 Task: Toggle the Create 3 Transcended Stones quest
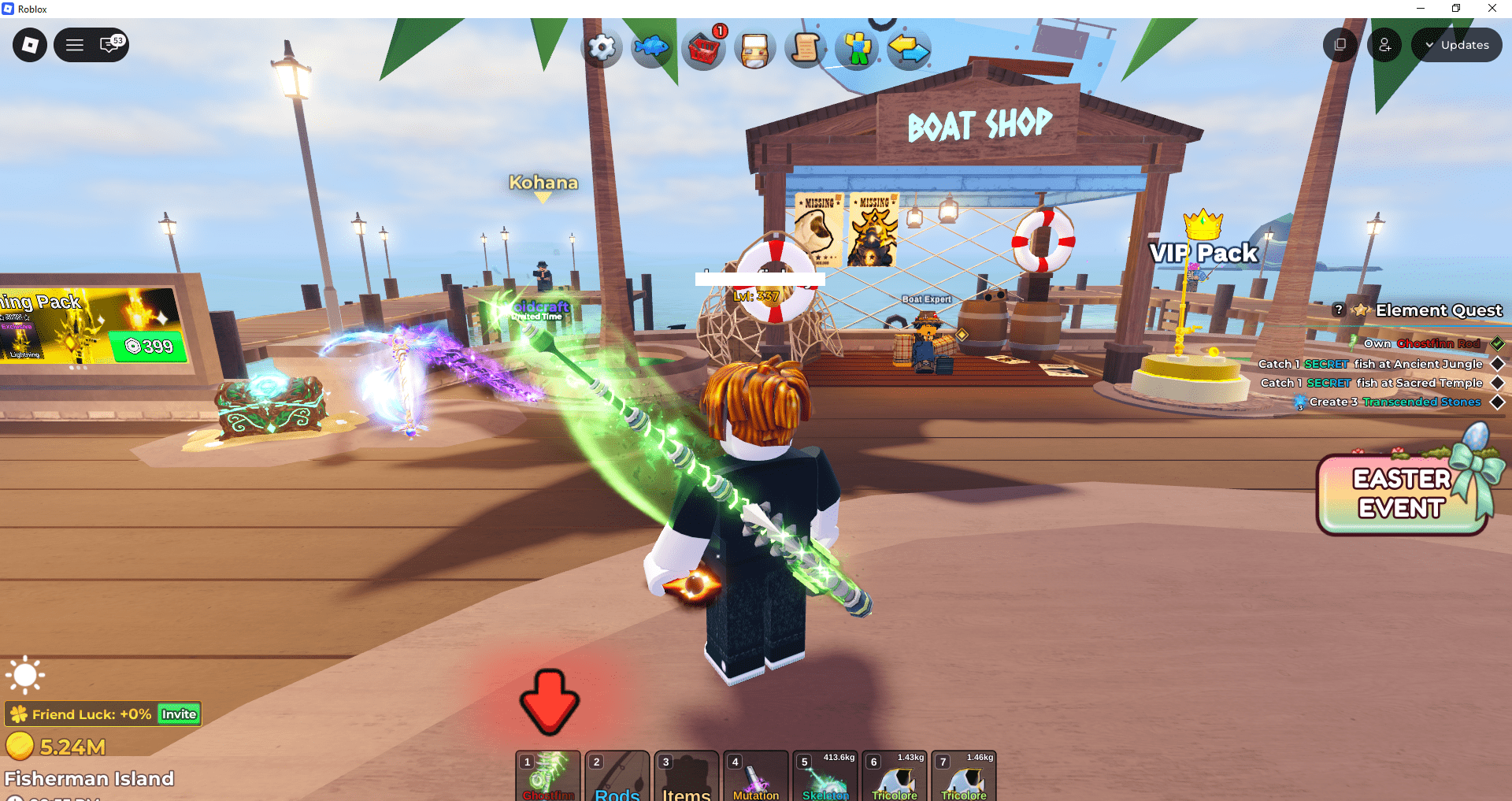click(x=1496, y=402)
